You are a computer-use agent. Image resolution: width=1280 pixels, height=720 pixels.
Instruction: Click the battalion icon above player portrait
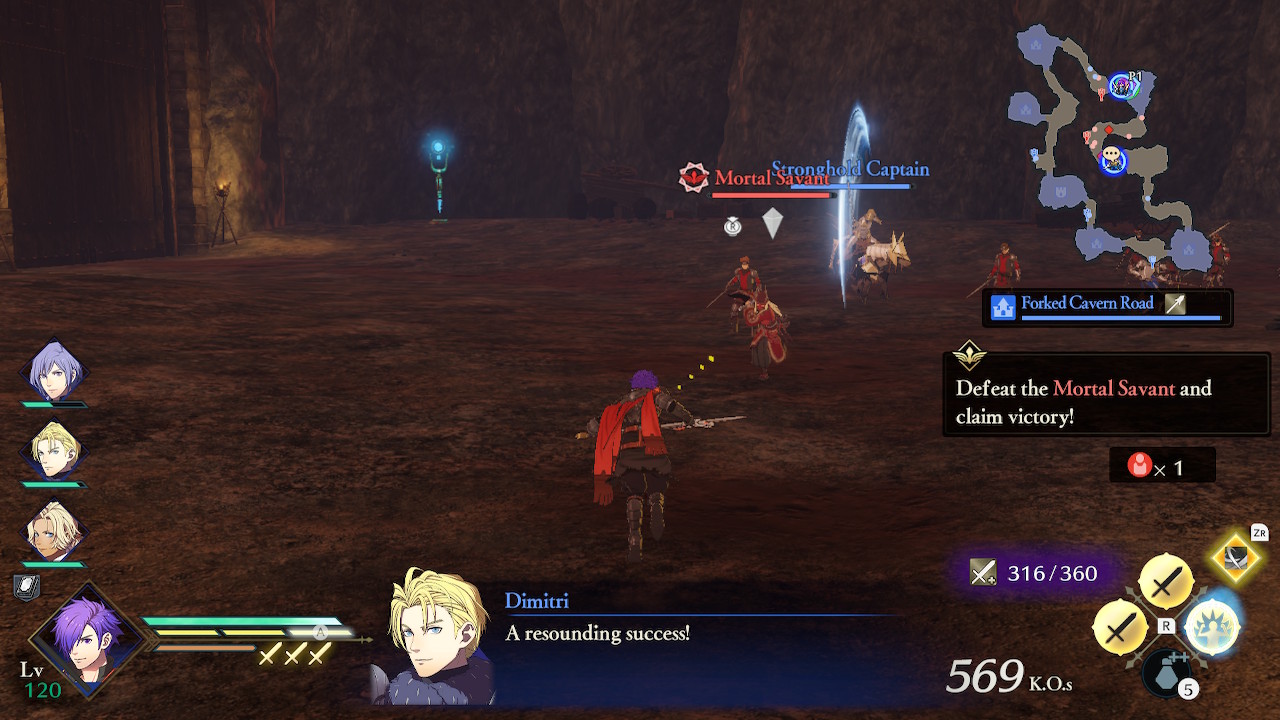[27, 587]
